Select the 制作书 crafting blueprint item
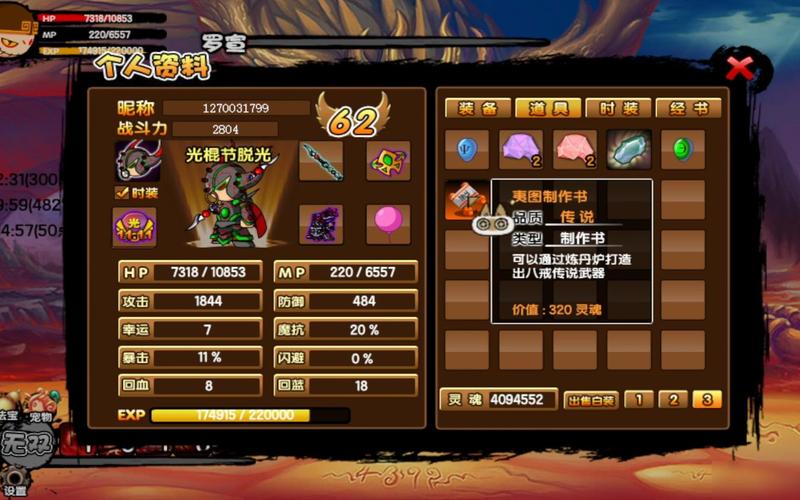Screen dimensions: 800x500 pos(466,199)
